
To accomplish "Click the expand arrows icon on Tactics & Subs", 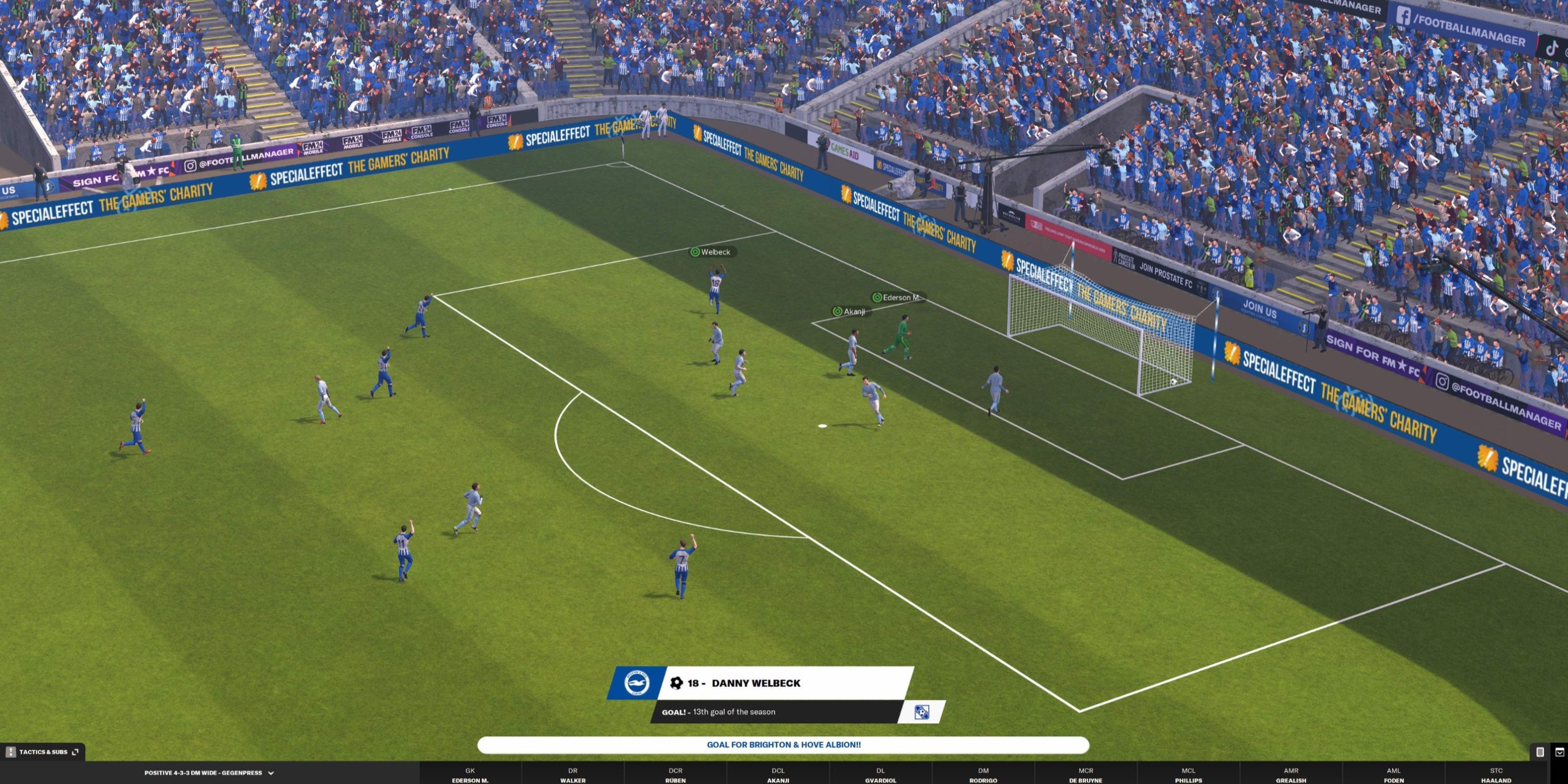I will pyautogui.click(x=75, y=752).
